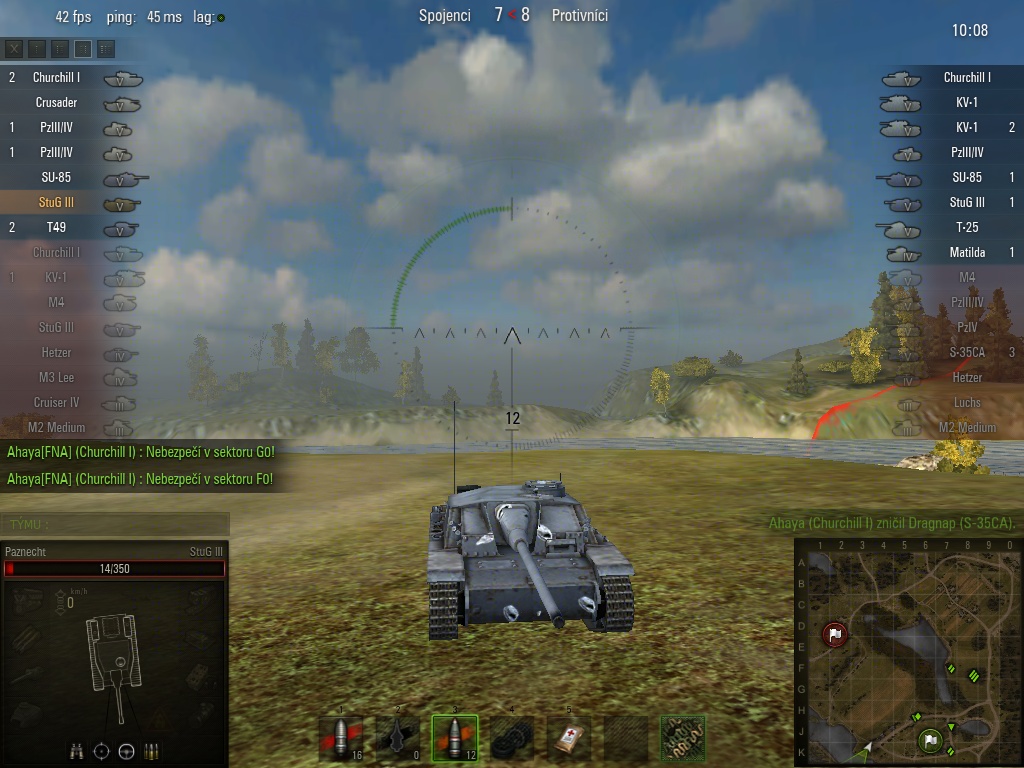Select allied T49 in the team list
This screenshot has width=1024, height=768.
[x=57, y=227]
